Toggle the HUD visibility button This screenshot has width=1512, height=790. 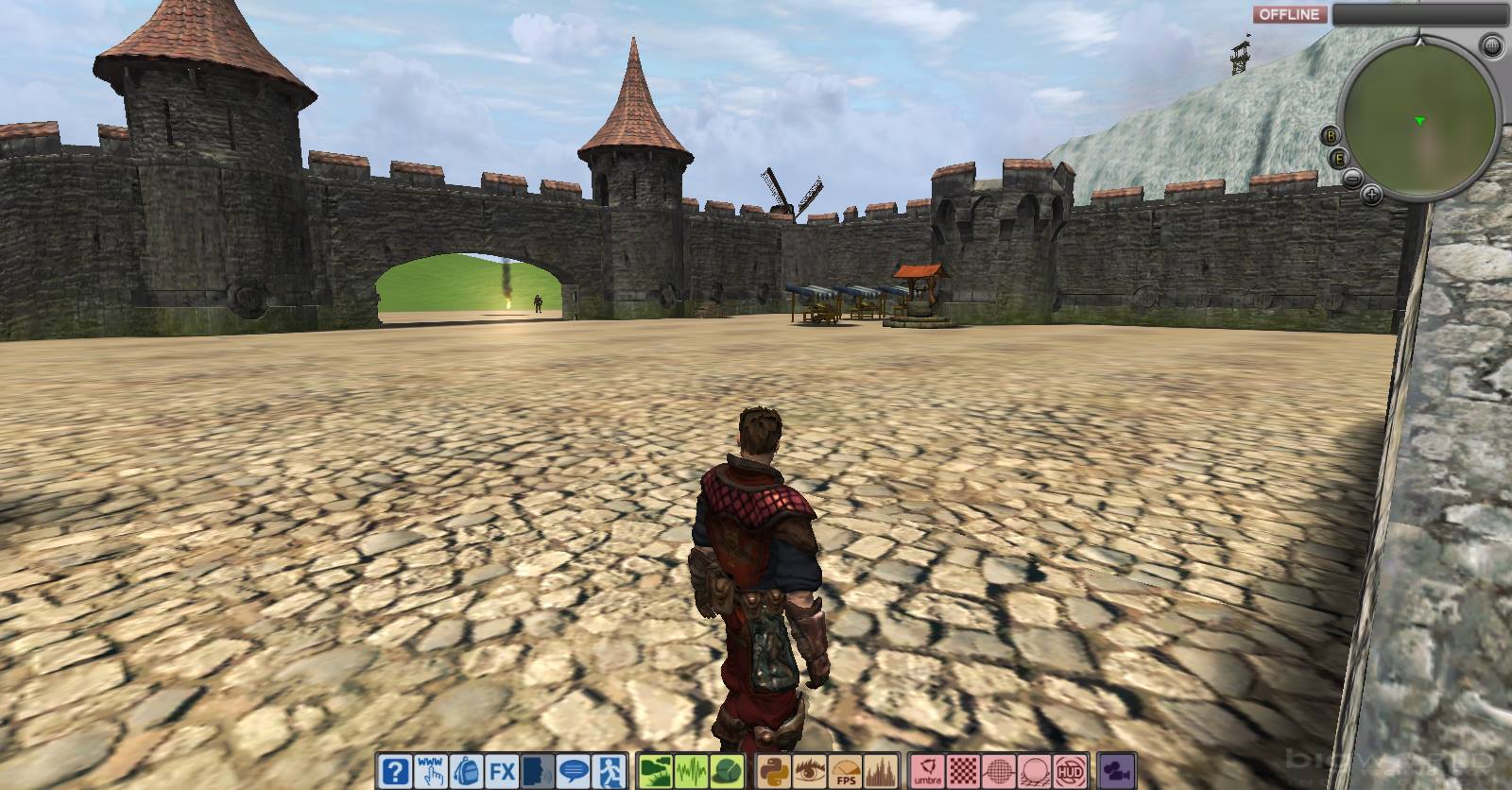click(x=1070, y=770)
